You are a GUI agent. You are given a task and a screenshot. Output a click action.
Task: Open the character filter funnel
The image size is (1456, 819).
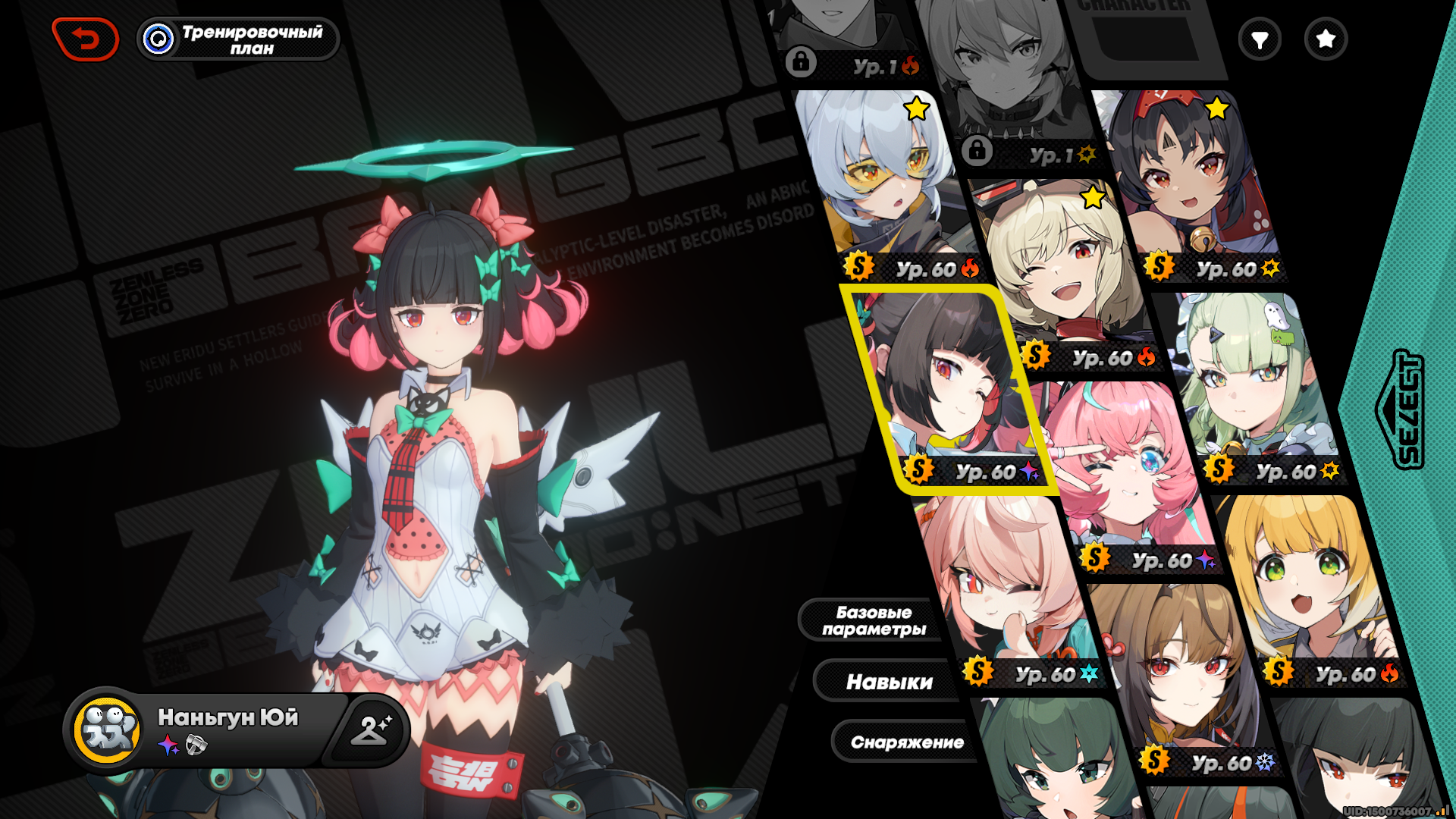coord(1260,39)
